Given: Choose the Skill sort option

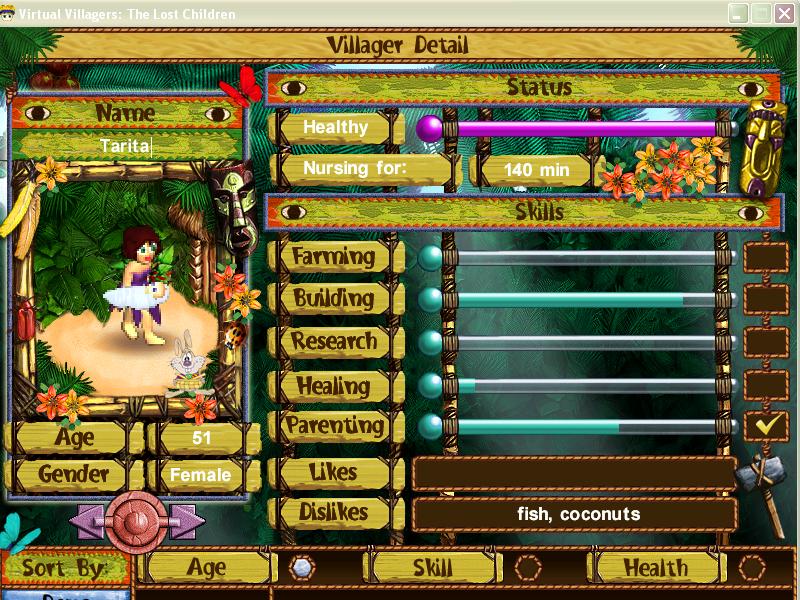Looking at the screenshot, I should [527, 567].
